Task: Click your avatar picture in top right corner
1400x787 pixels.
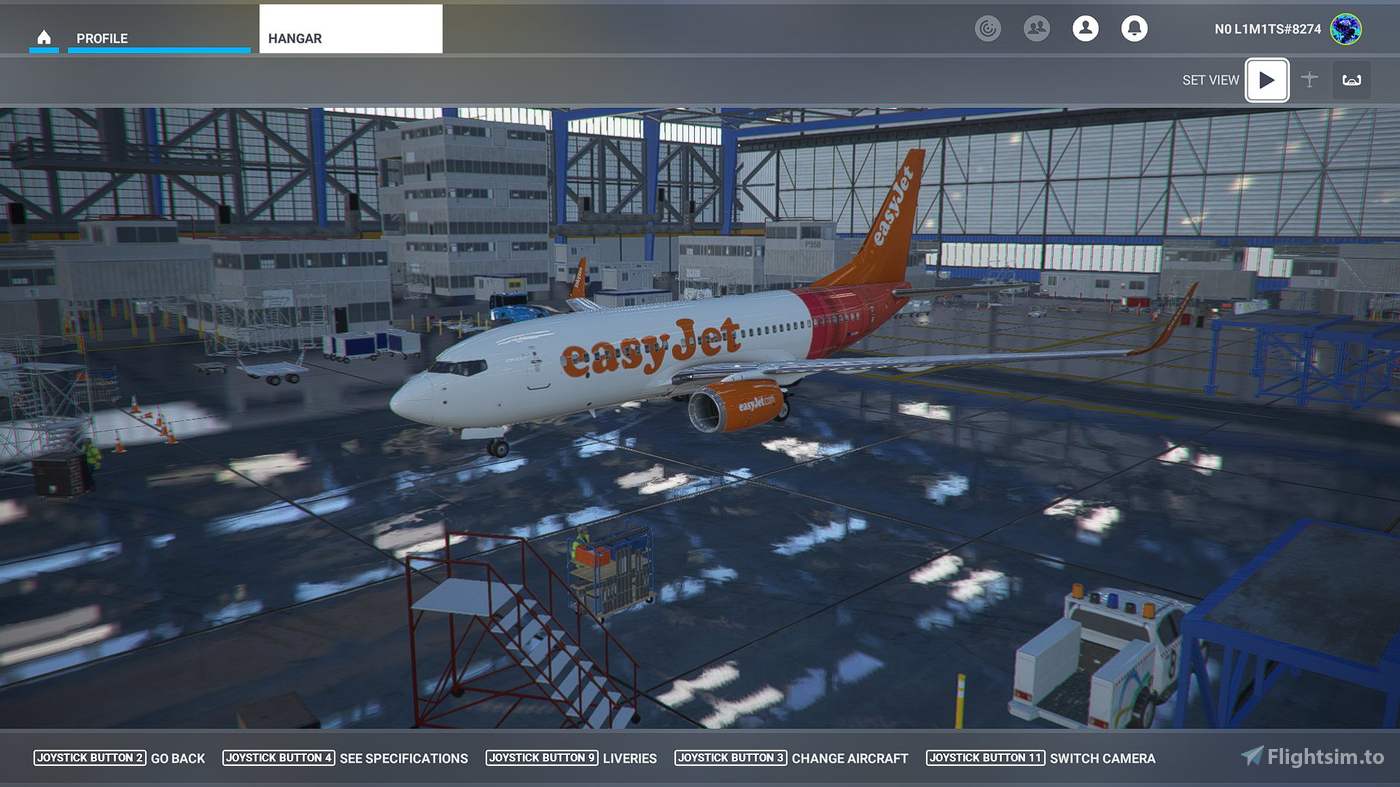Action: (1345, 29)
